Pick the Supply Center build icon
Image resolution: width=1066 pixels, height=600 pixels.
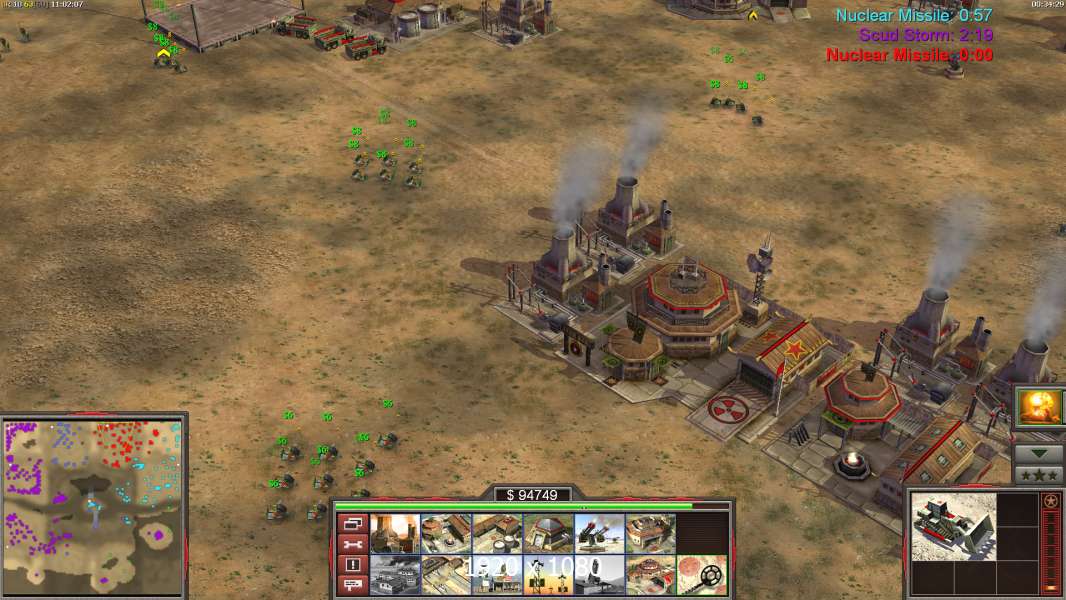(497, 534)
